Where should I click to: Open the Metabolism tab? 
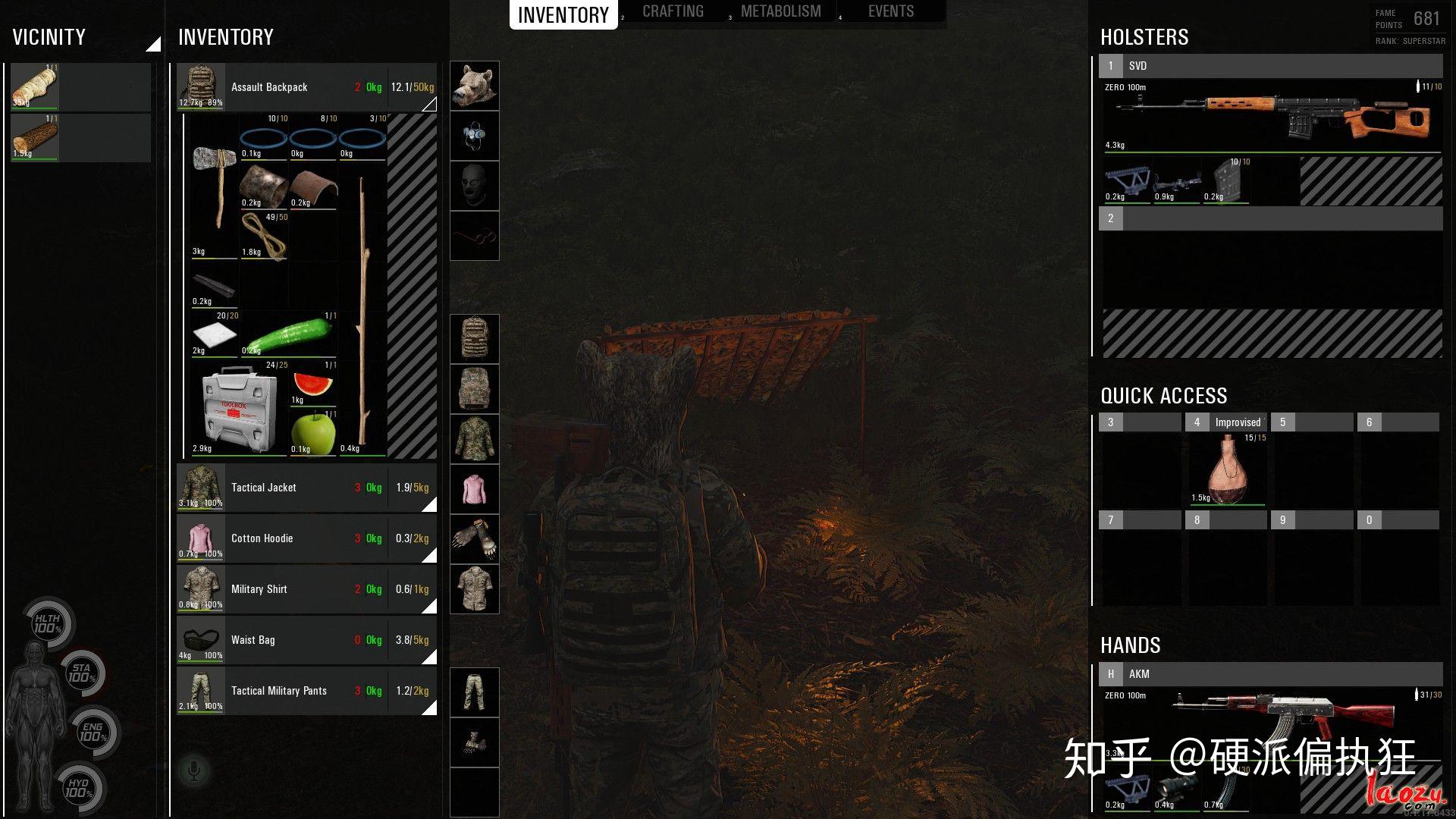pos(780,12)
